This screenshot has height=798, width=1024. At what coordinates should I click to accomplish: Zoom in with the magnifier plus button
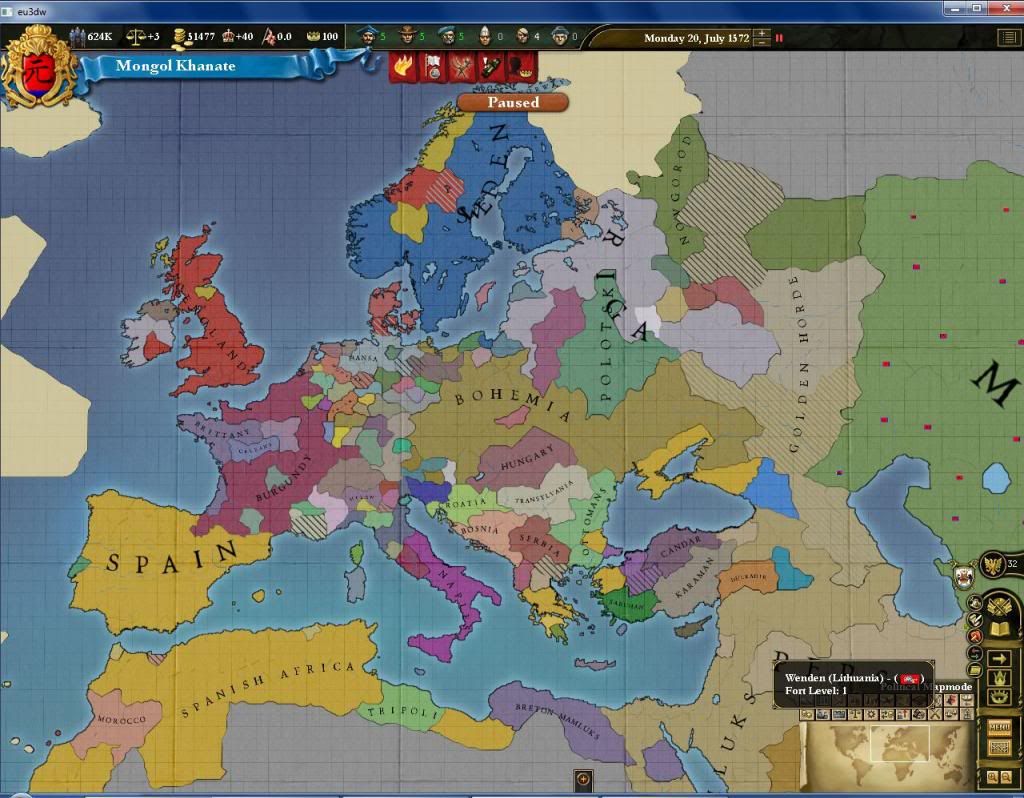992,777
